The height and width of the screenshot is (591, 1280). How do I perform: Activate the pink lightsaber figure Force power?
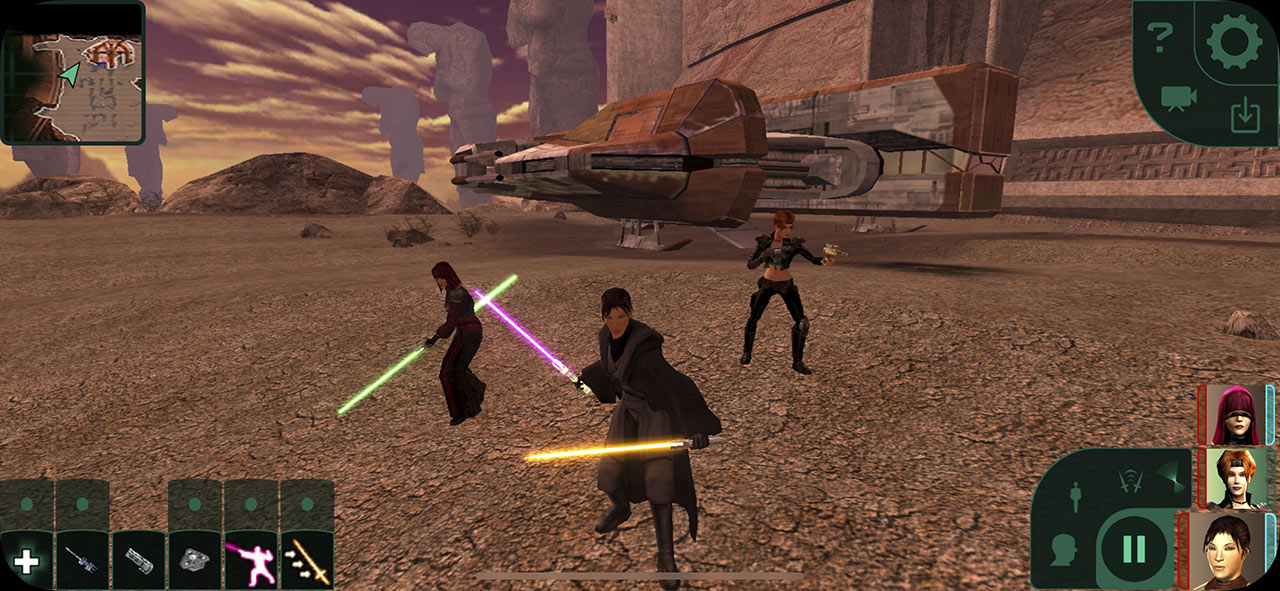pyautogui.click(x=250, y=561)
